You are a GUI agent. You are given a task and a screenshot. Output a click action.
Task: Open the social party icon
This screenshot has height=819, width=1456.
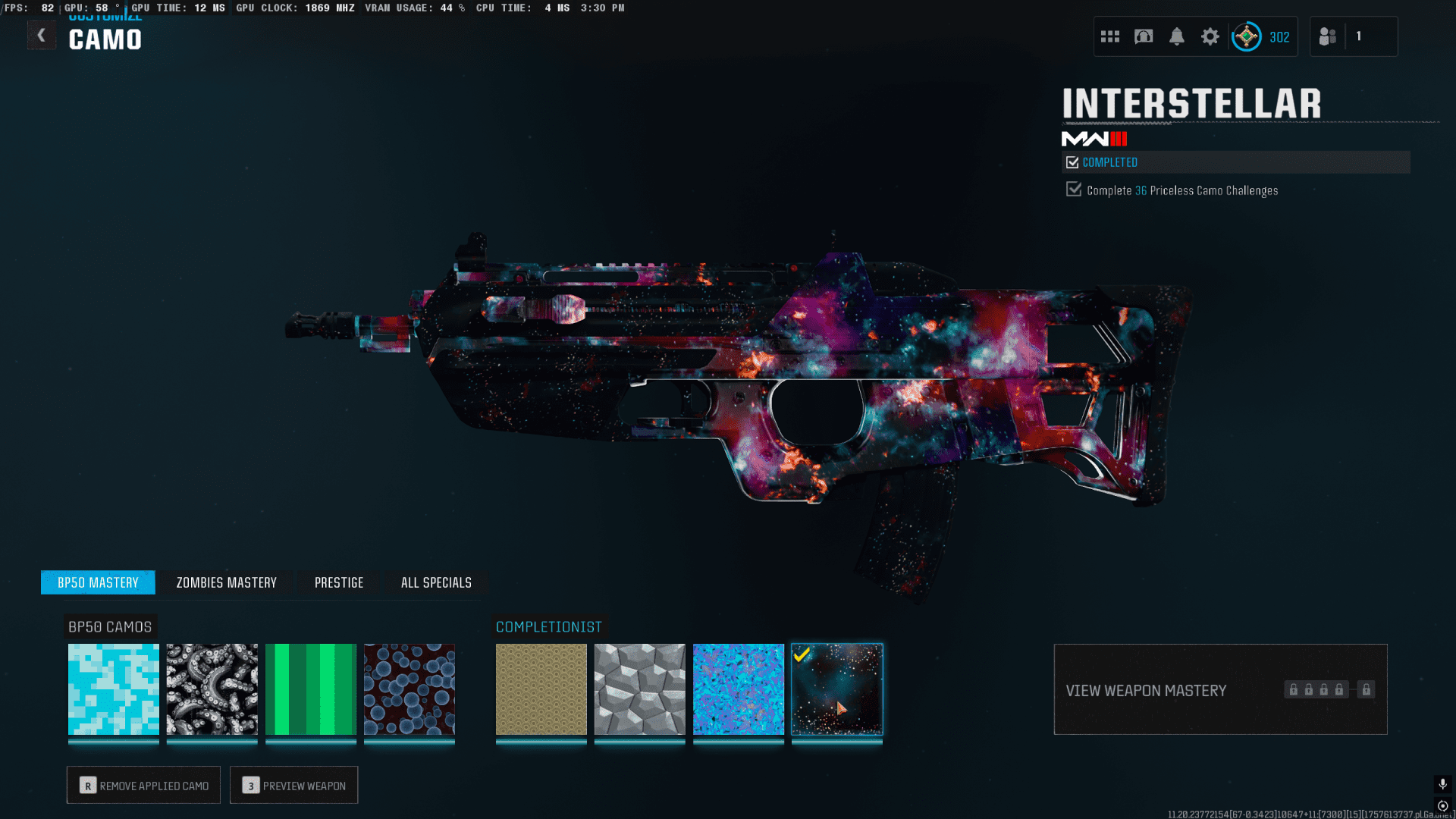click(x=1328, y=36)
